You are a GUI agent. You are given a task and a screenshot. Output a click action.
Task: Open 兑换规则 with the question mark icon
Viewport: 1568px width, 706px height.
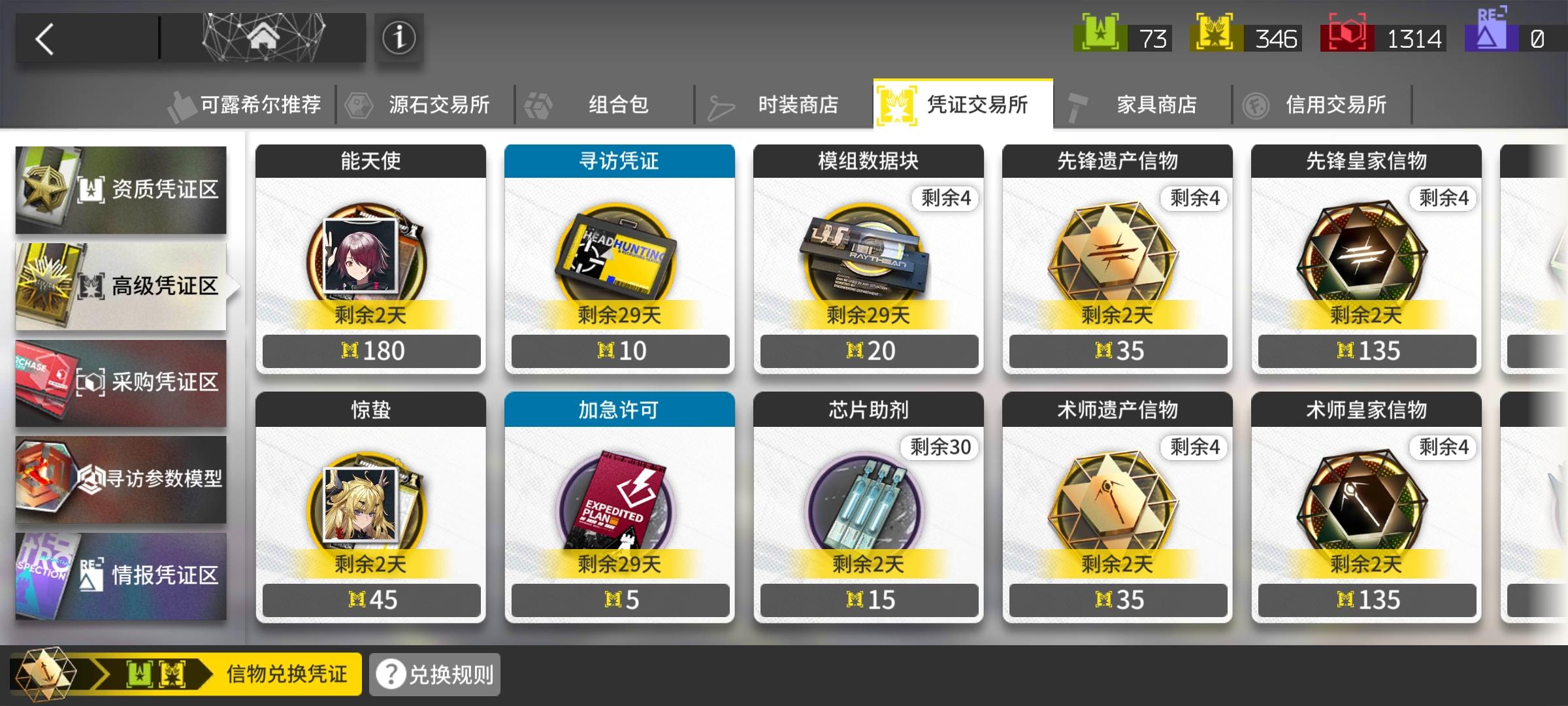433,673
